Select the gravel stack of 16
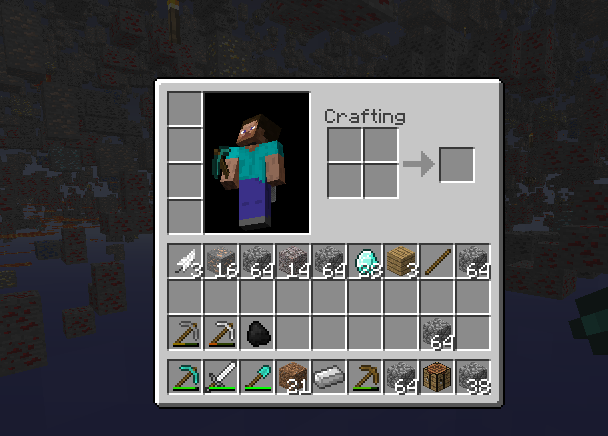This screenshot has height=436, width=608. coord(221,261)
